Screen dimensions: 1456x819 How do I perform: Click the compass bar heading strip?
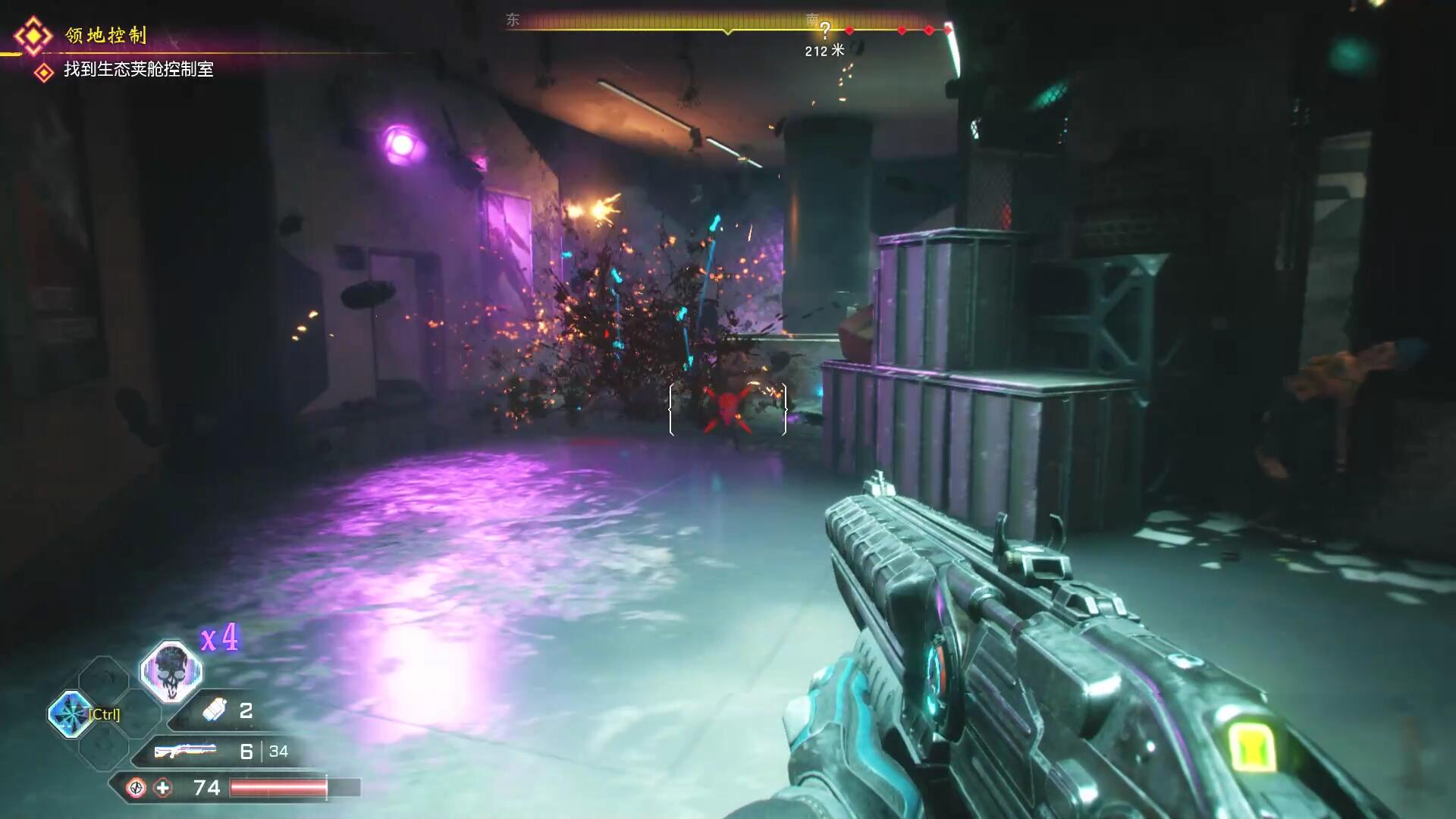(728, 23)
